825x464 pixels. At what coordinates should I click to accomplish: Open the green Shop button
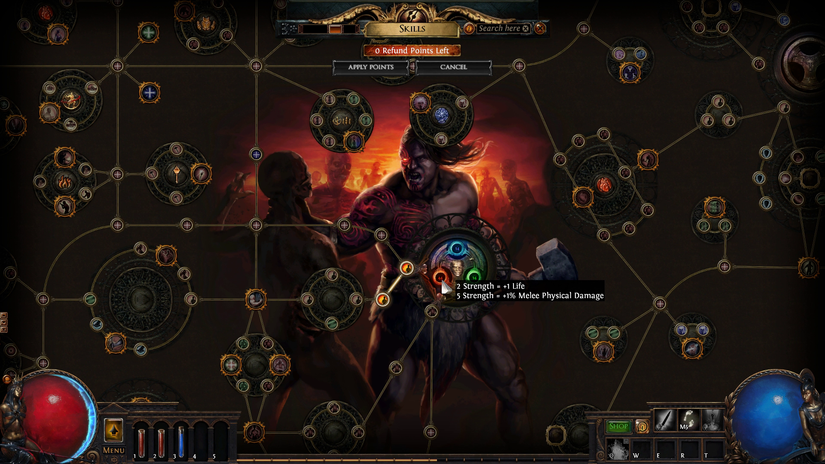pyautogui.click(x=619, y=427)
